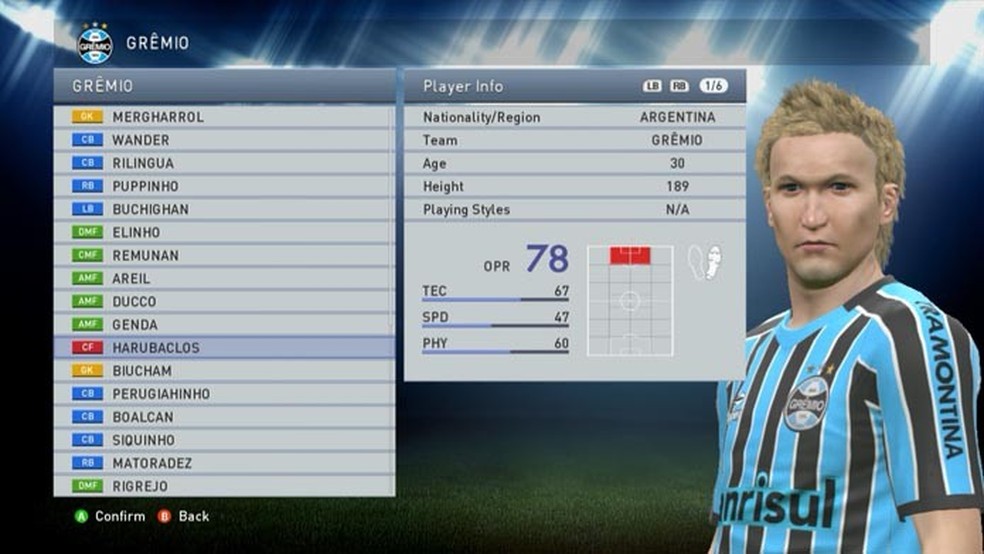Select left back BUCHIGHAN
Viewport: 984px width, 554px height.
(150, 209)
